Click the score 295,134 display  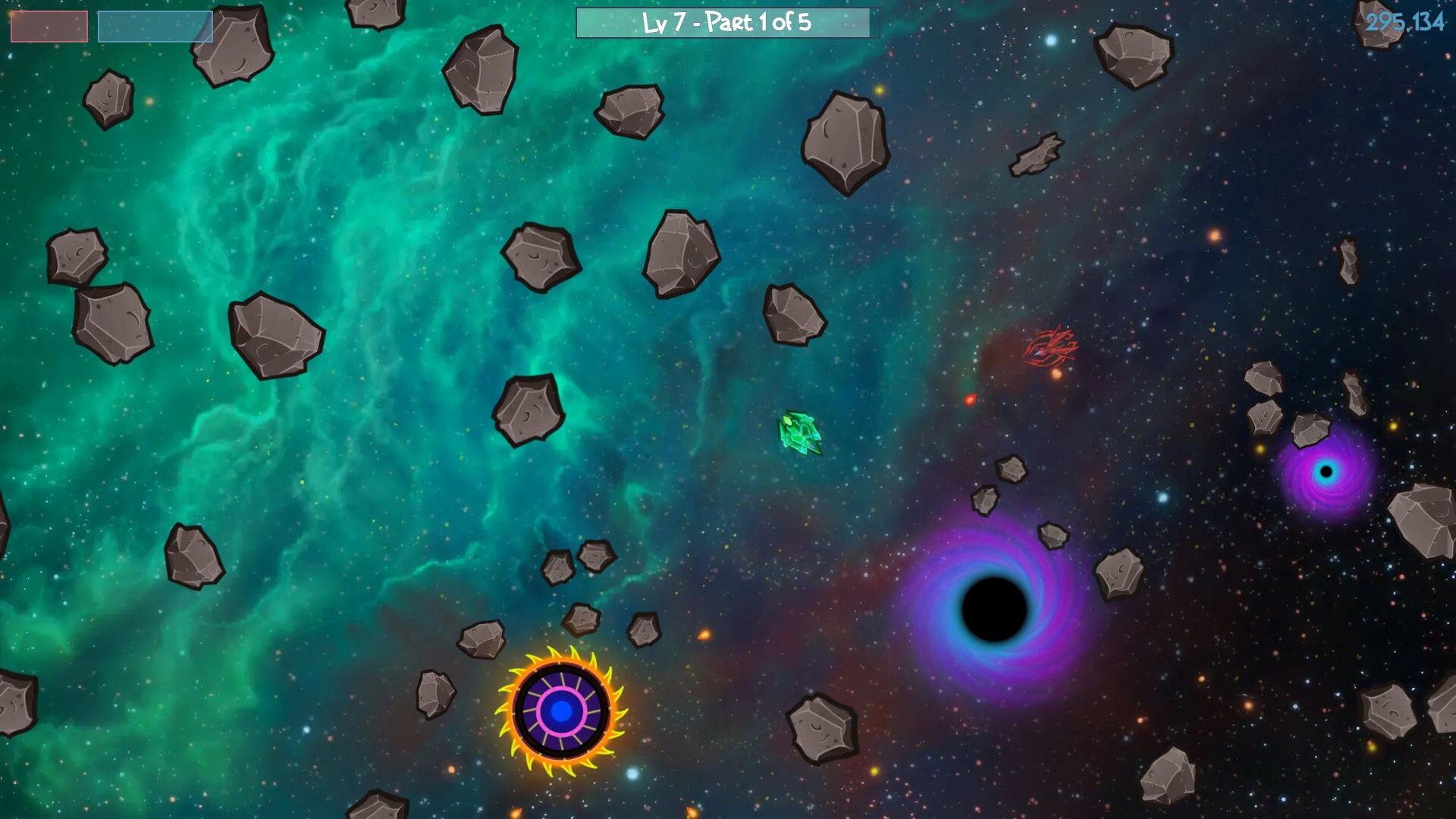(x=1406, y=24)
